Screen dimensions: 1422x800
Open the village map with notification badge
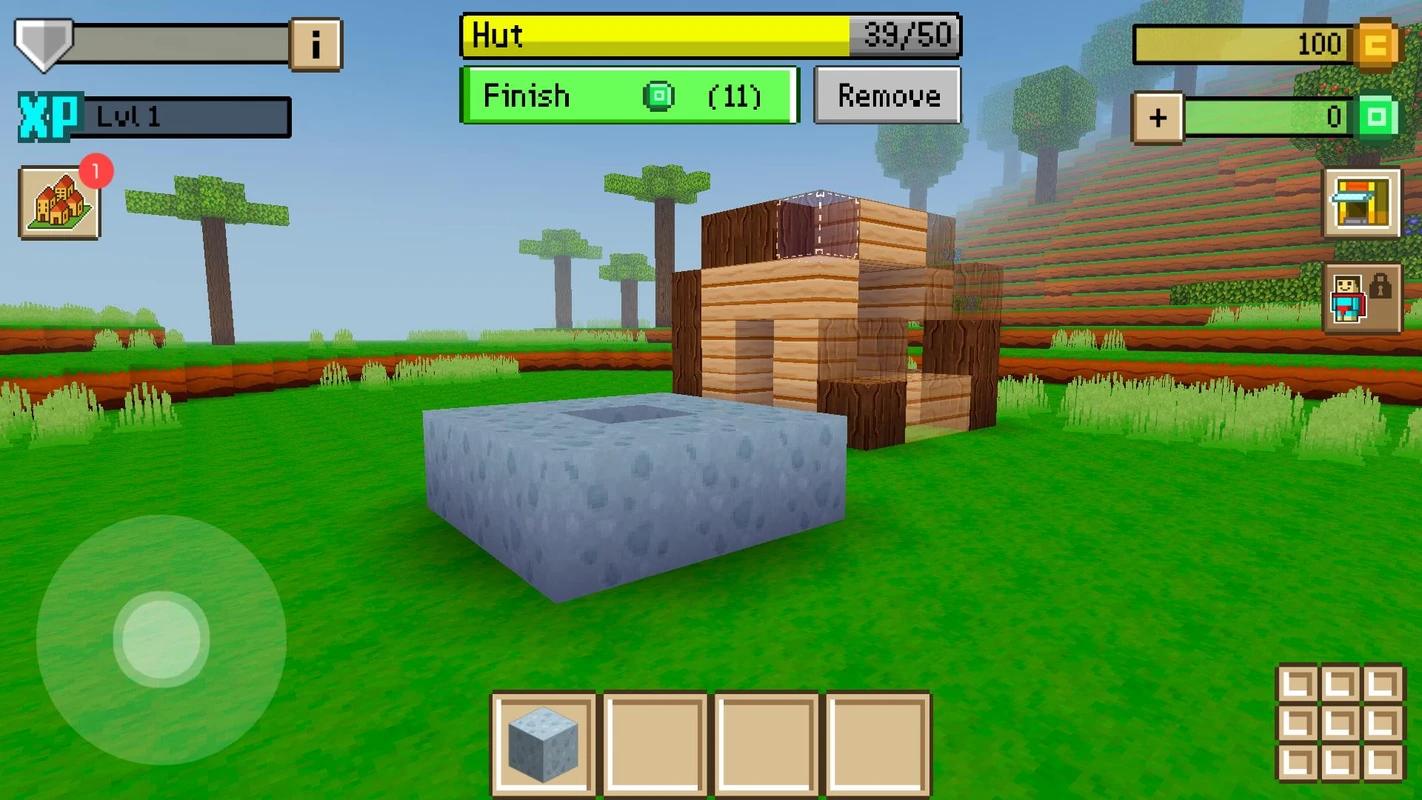tap(58, 201)
